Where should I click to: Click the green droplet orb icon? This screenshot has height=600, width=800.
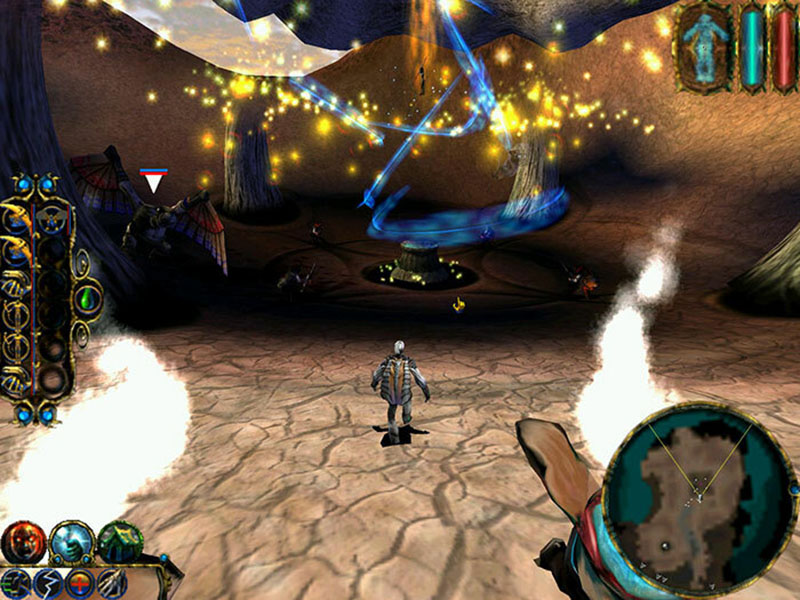coord(88,297)
